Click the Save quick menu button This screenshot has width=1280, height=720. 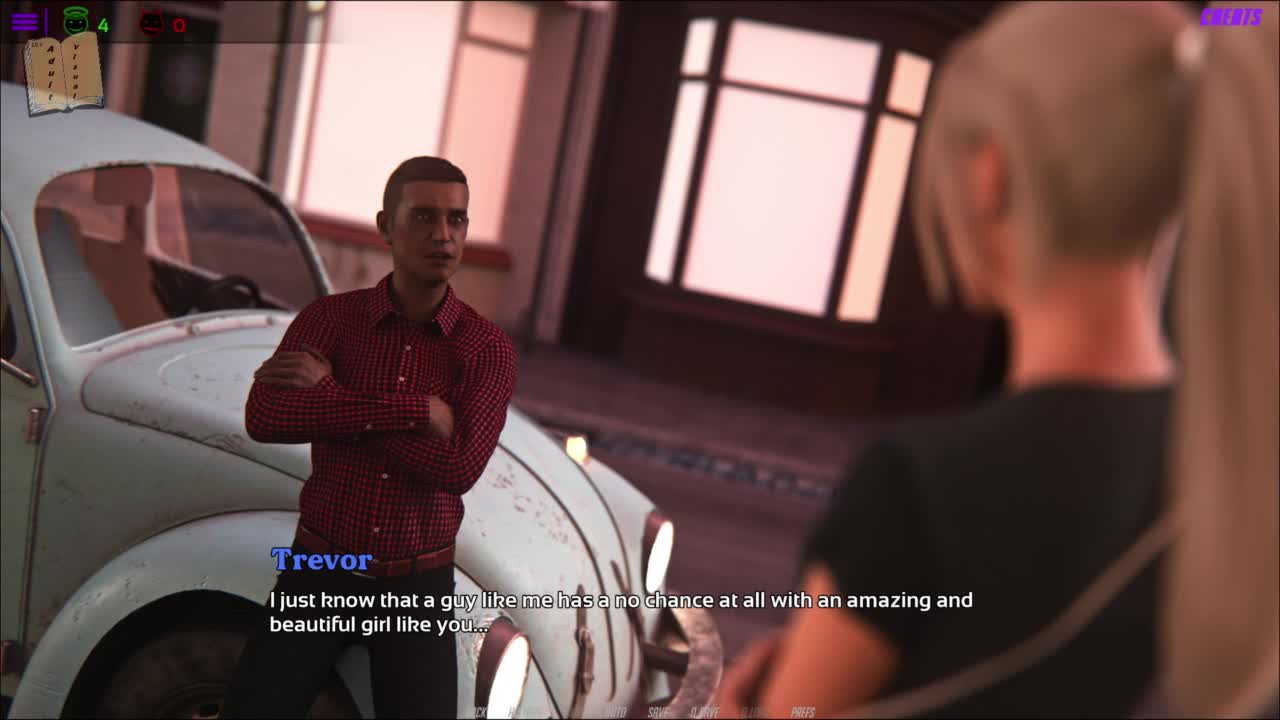[658, 712]
